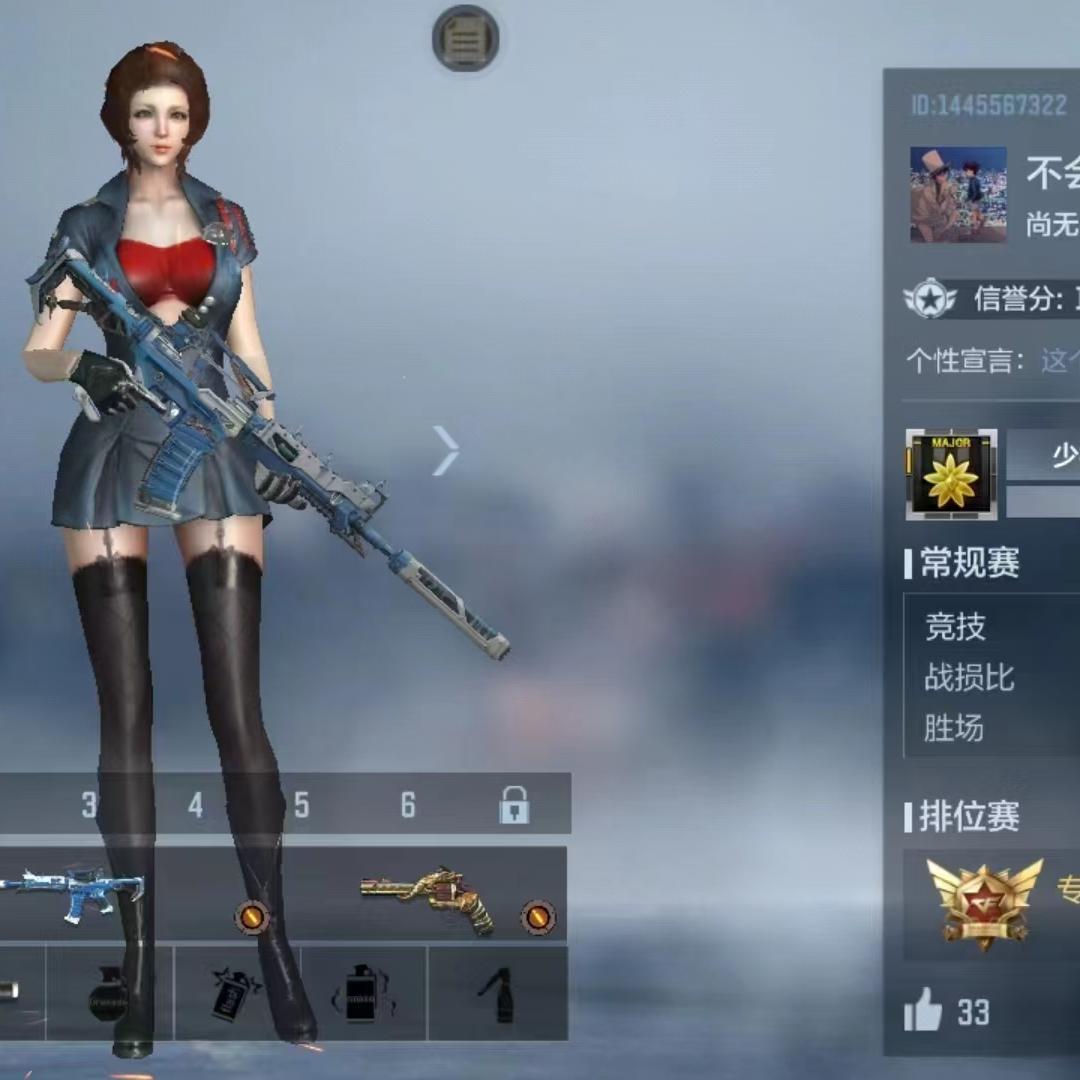Choose loadout slot 6
This screenshot has width=1080, height=1080.
pos(408,805)
